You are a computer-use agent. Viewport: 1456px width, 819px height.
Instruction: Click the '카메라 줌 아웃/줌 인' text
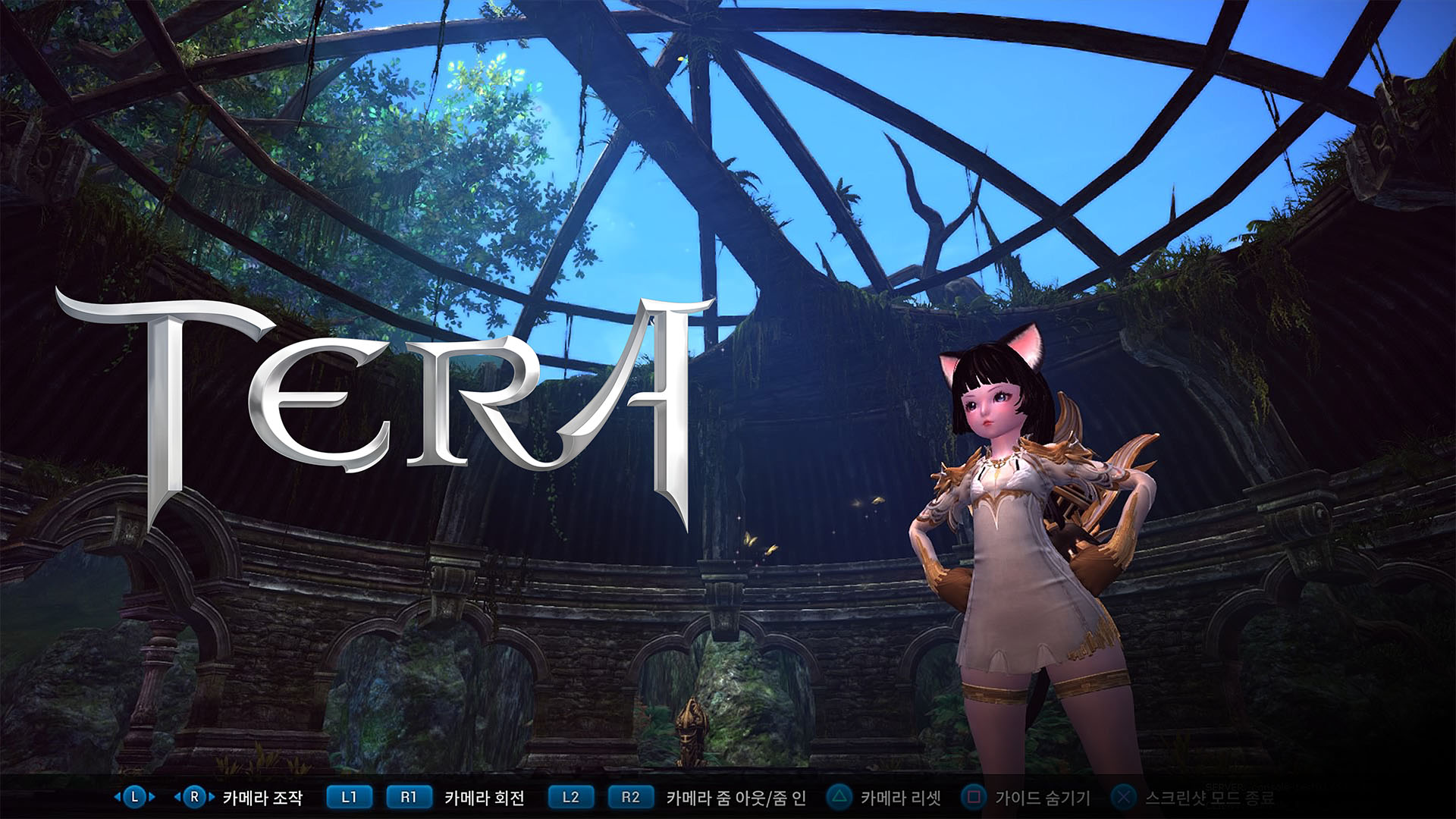[x=737, y=798]
